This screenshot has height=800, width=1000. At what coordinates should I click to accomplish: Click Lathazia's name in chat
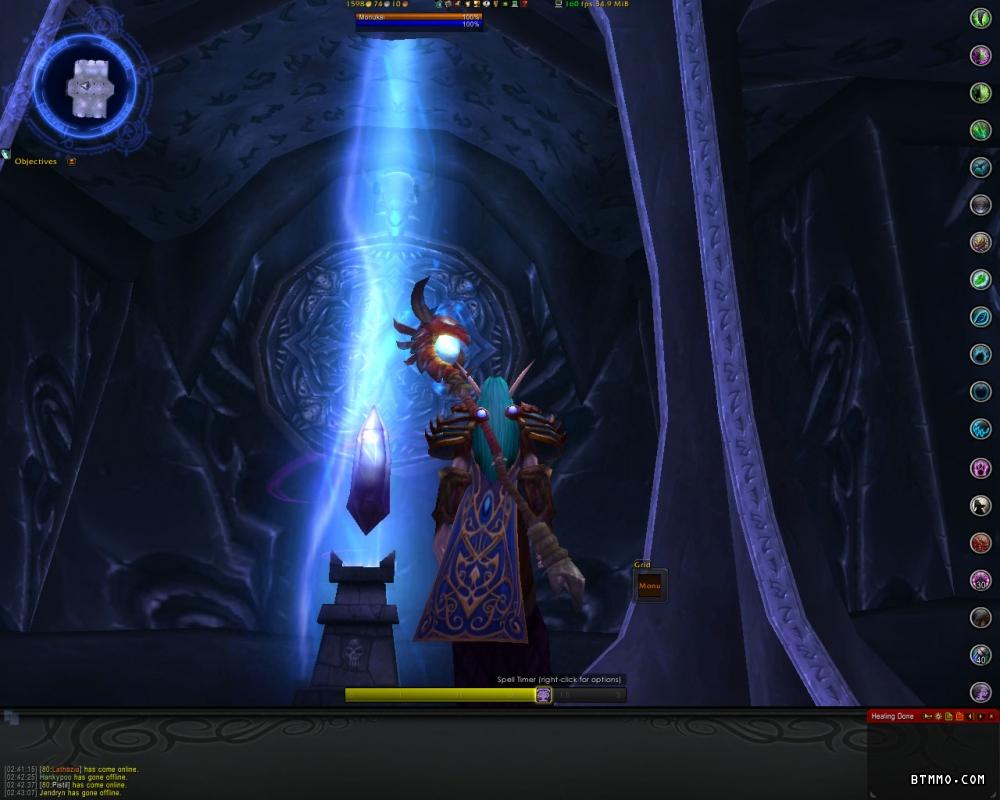click(x=67, y=769)
